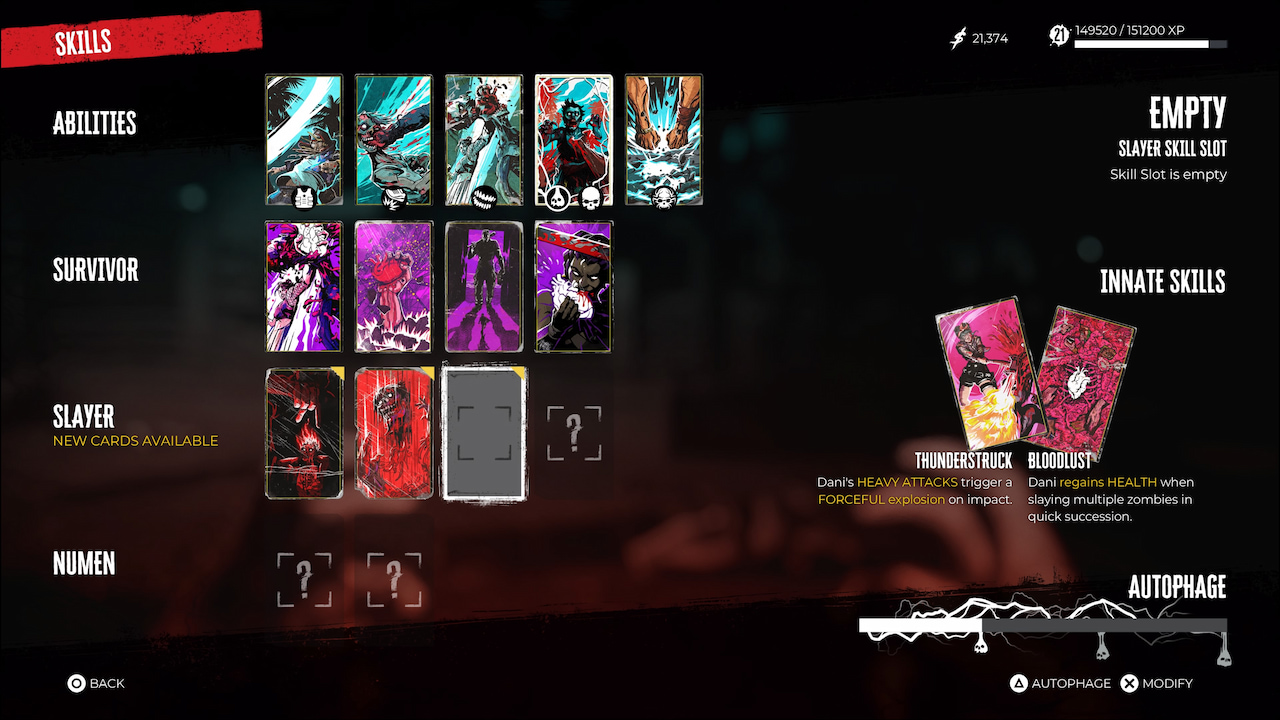Screen dimensions: 1280x720
Task: Select the Survivor section label
Action: 95,269
